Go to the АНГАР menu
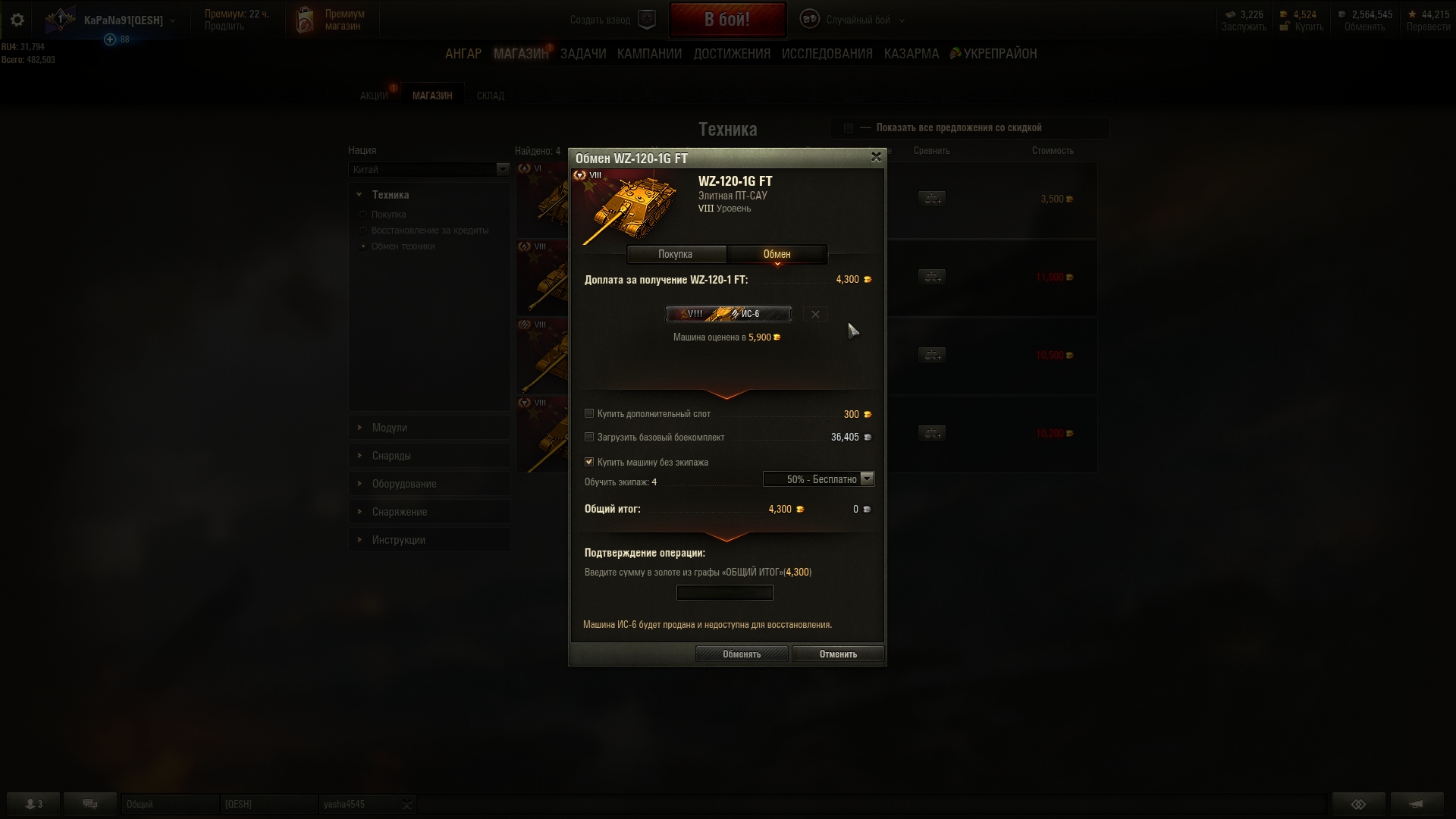 tap(463, 54)
